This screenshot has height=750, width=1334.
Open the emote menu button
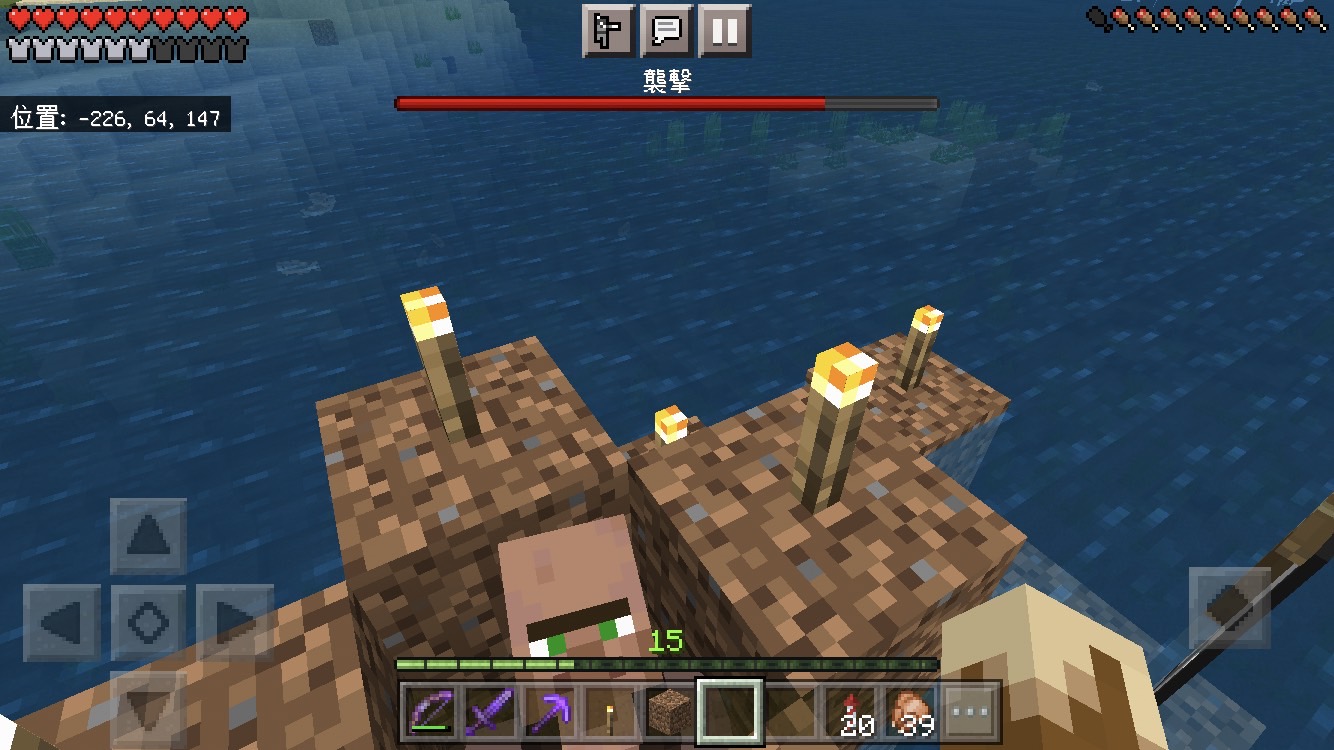[608, 31]
